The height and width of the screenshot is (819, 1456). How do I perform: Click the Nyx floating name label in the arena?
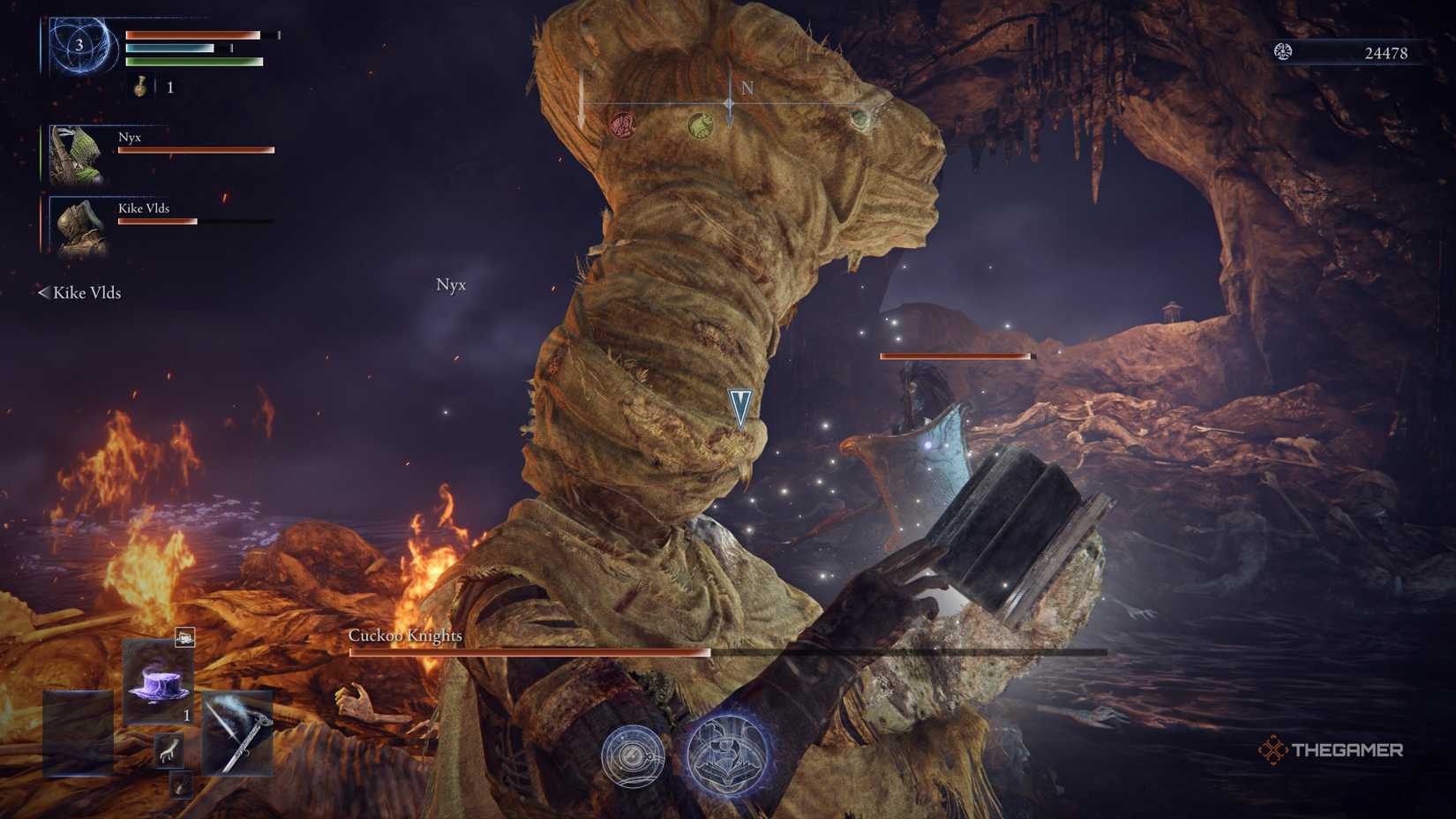450,285
